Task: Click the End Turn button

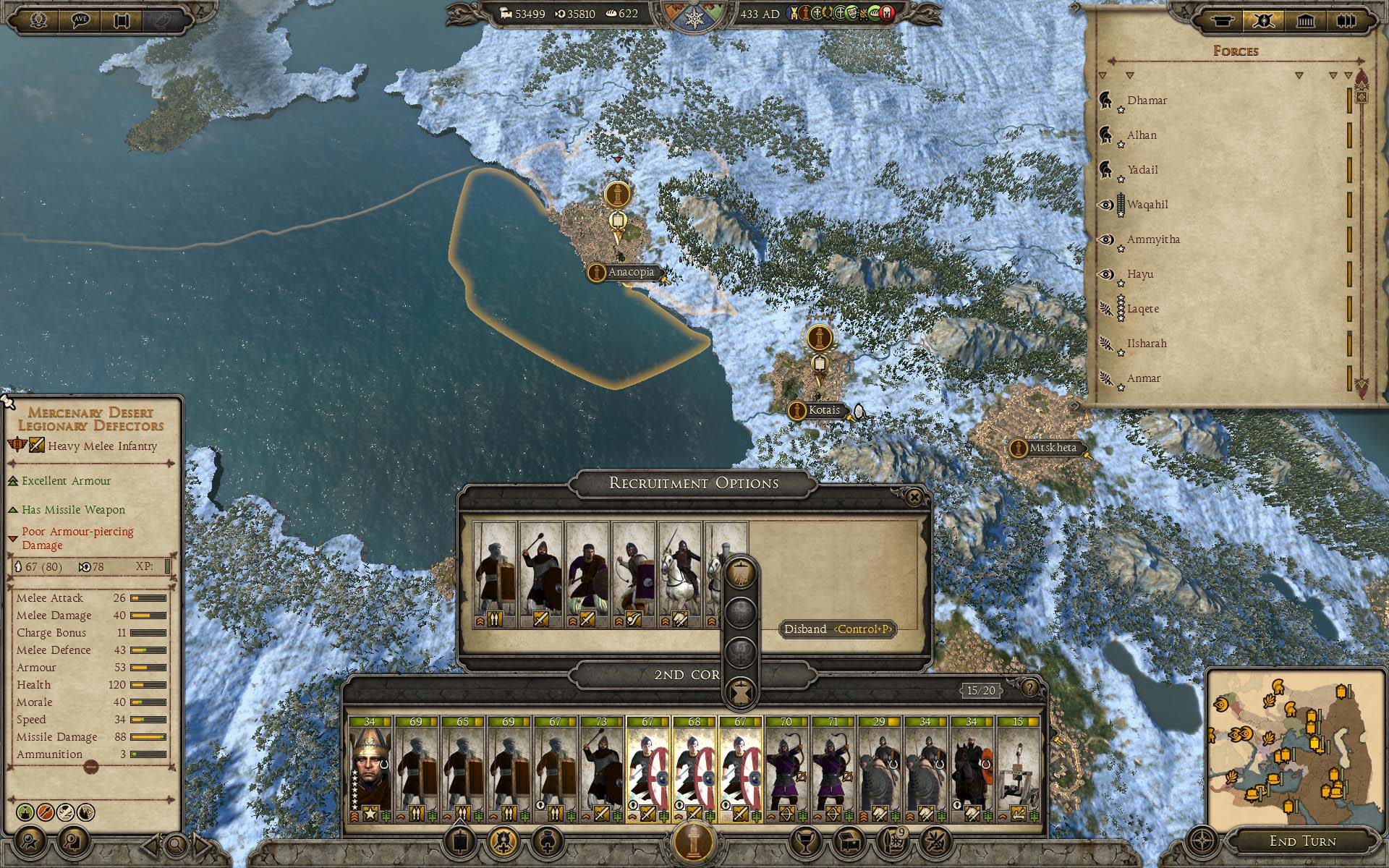Action: 1302,841
